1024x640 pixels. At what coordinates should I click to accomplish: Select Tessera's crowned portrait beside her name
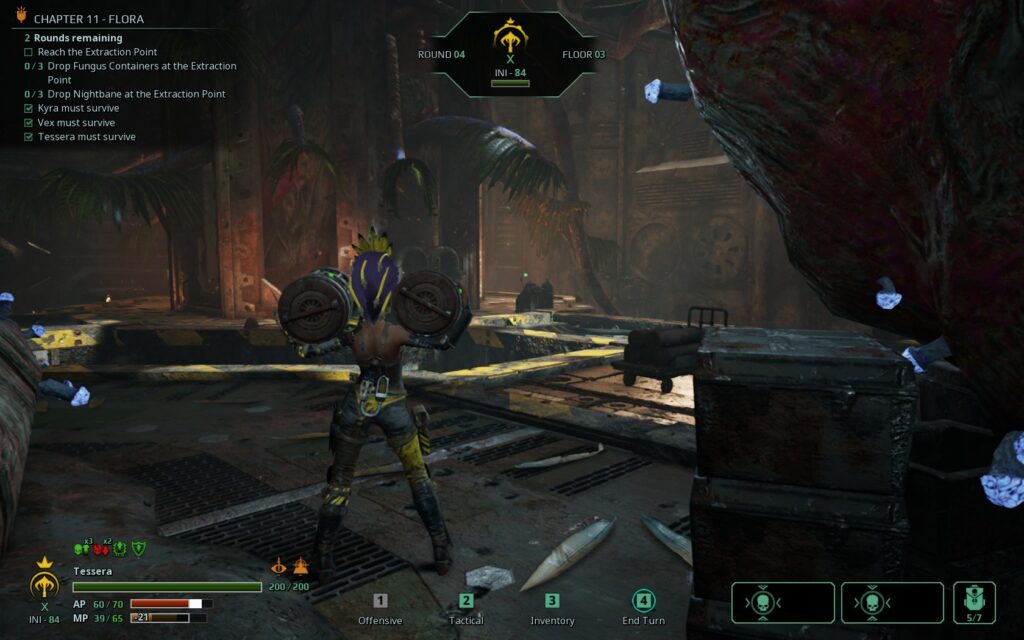44,583
